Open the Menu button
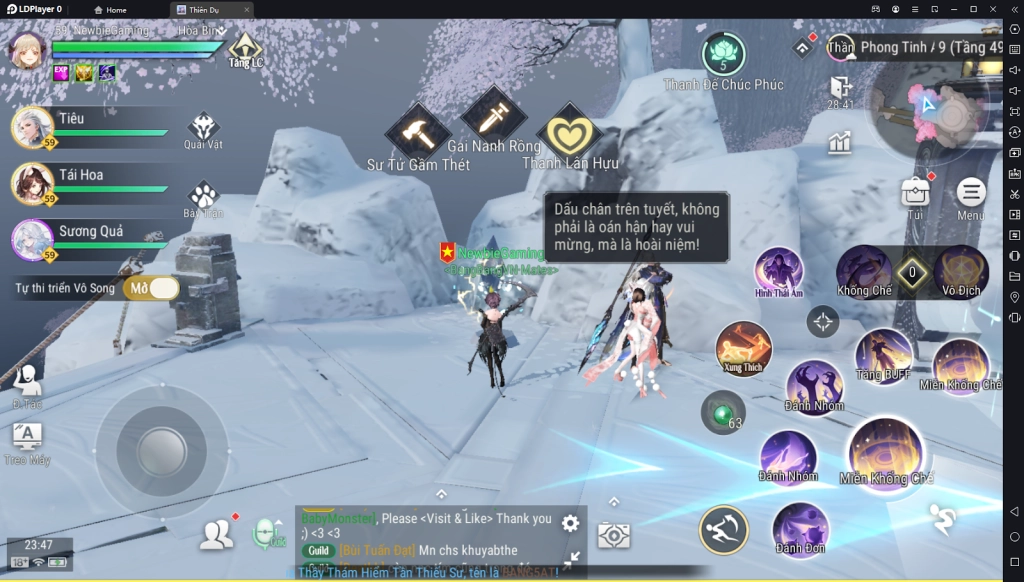The height and width of the screenshot is (582, 1024). click(x=970, y=193)
